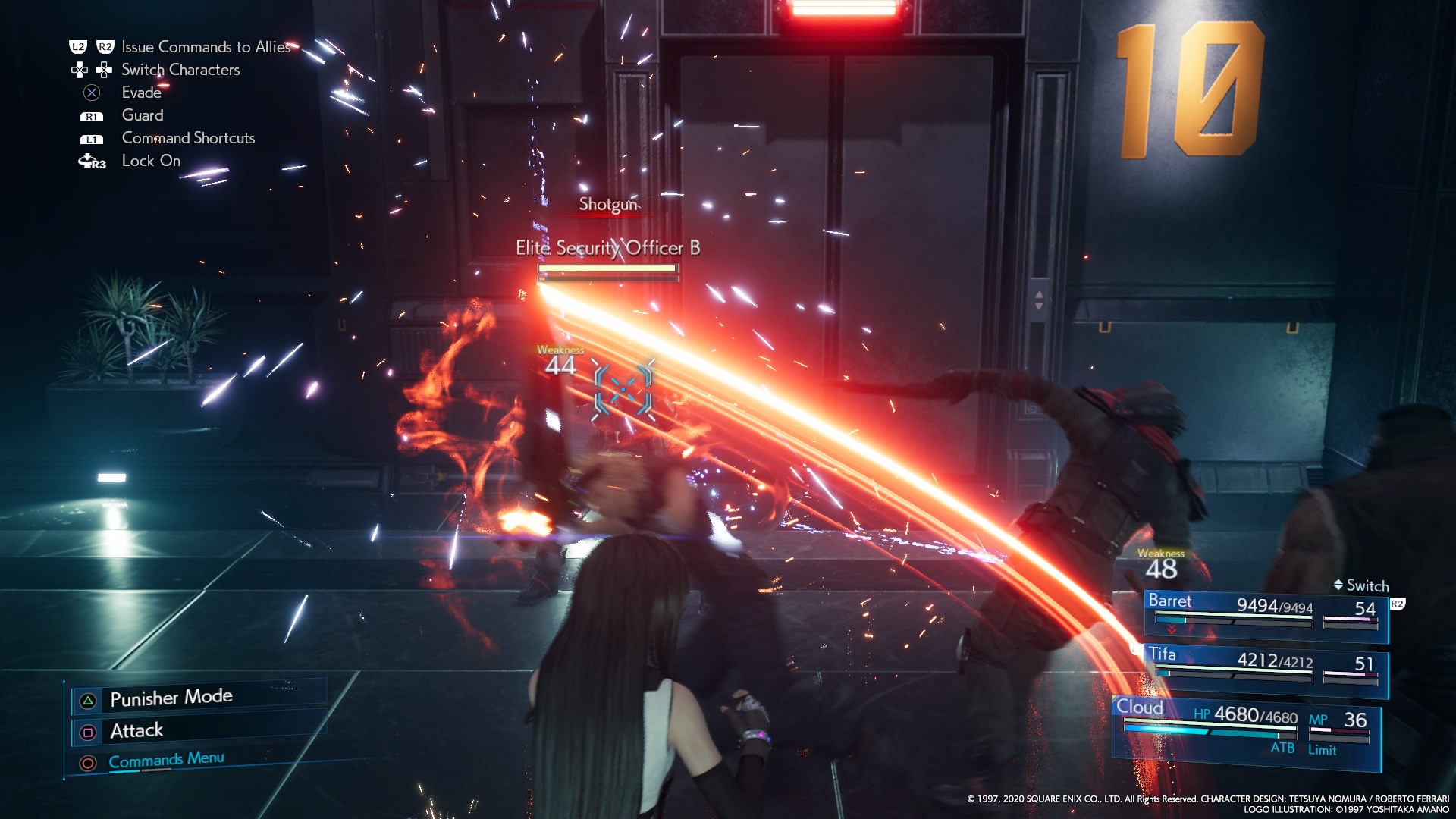Select the Attack menu entry
Image resolution: width=1456 pixels, height=819 pixels.
[x=136, y=730]
